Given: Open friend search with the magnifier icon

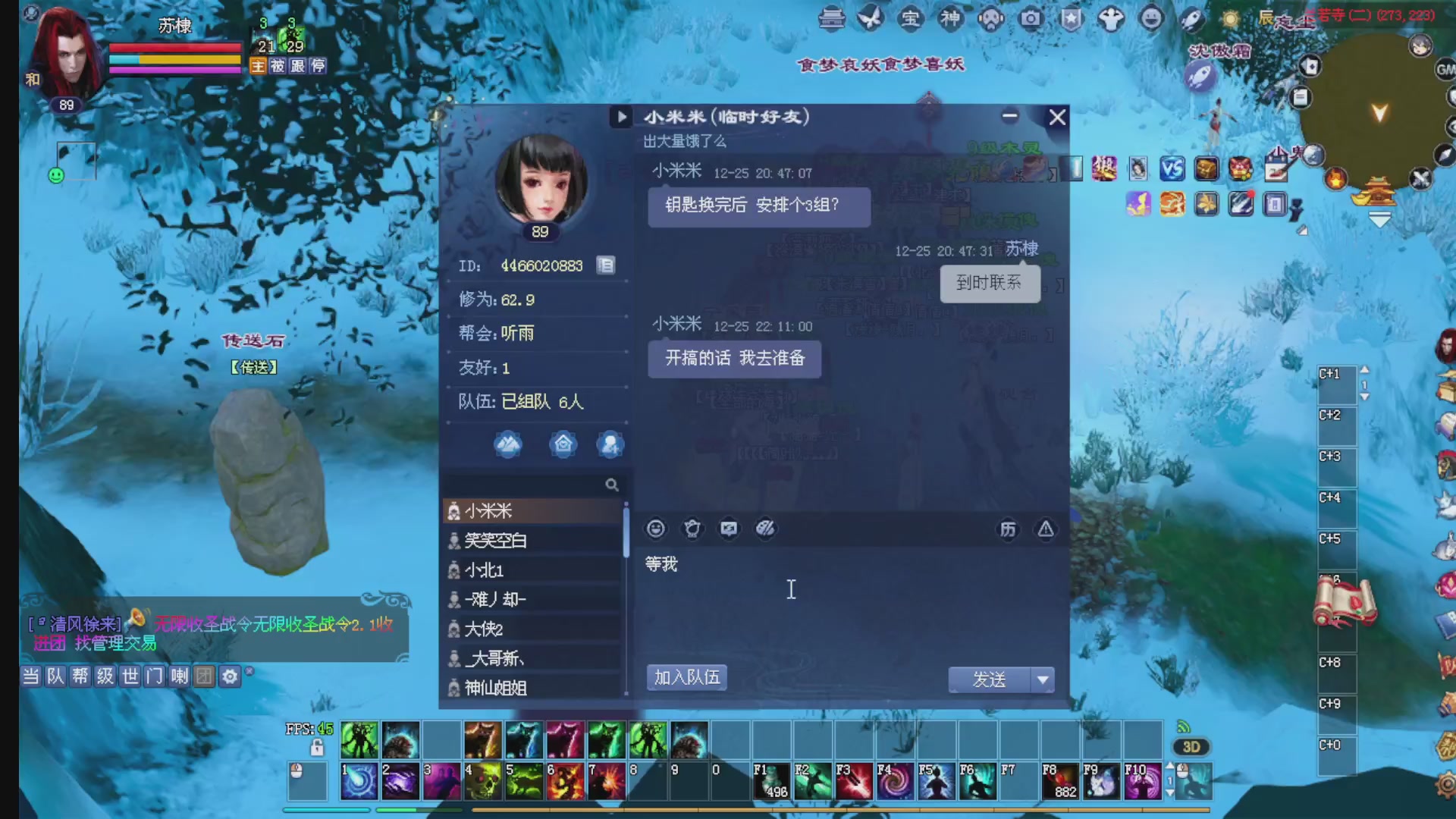Looking at the screenshot, I should [x=612, y=484].
